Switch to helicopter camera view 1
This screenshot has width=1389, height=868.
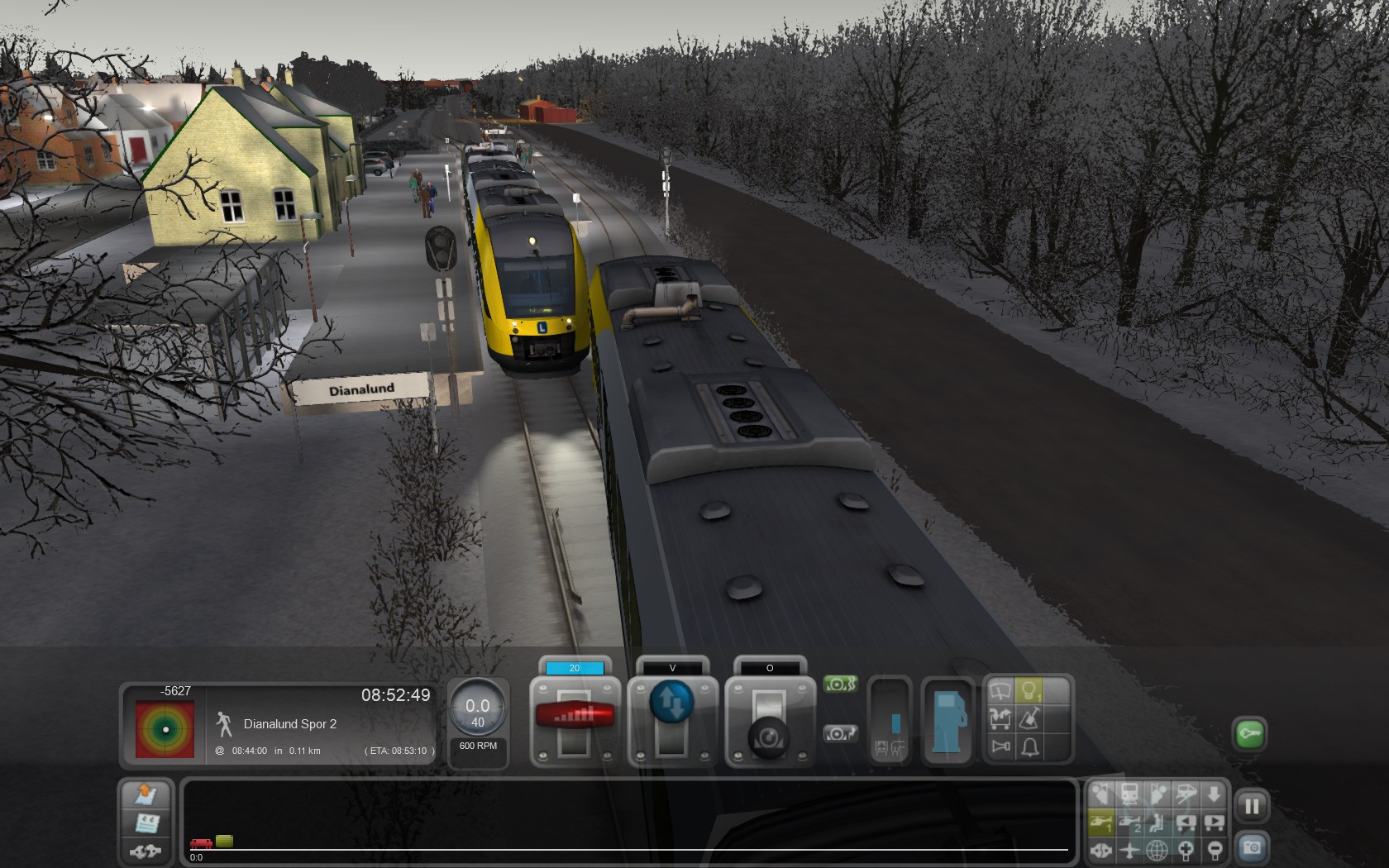click(x=1101, y=823)
